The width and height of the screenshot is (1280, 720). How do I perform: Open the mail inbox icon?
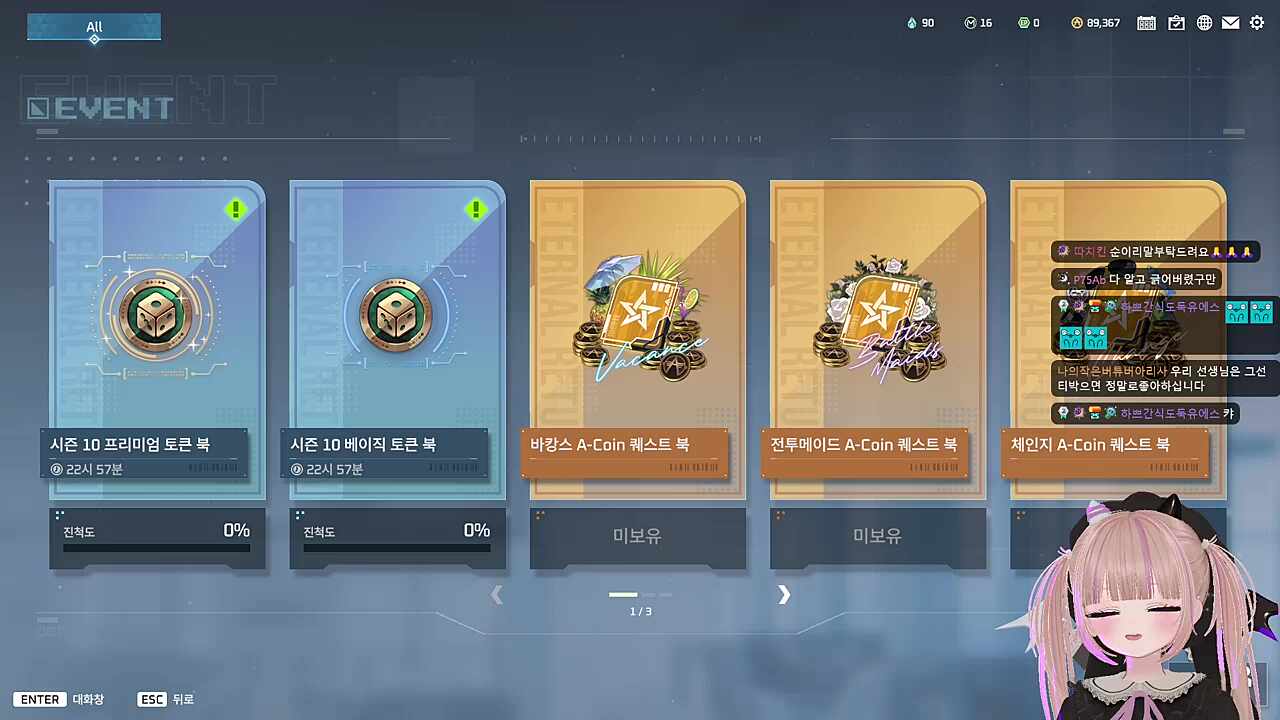pos(1231,22)
